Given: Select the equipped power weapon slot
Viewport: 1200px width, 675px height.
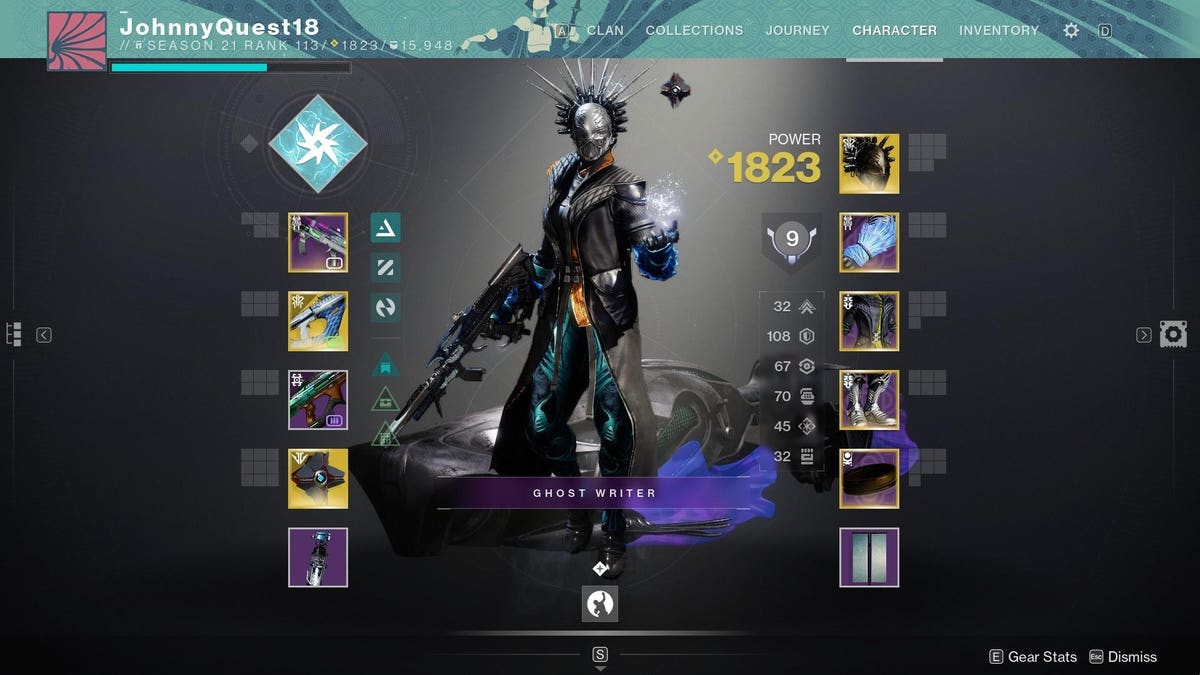Looking at the screenshot, I should pos(318,400).
